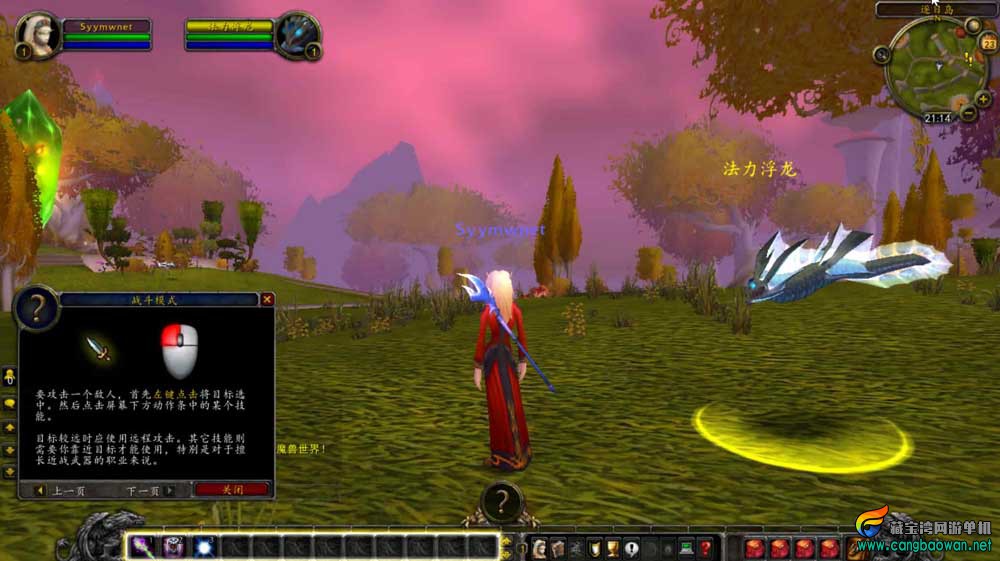Screen dimensions: 1000x561
Task: Open the first red backpack bag slot
Action: (x=755, y=548)
